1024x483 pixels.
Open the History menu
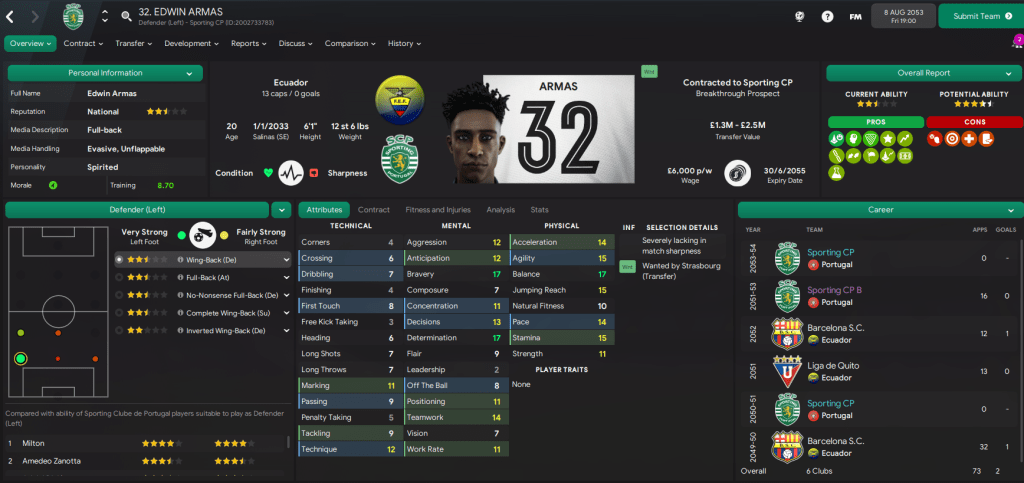pos(403,44)
